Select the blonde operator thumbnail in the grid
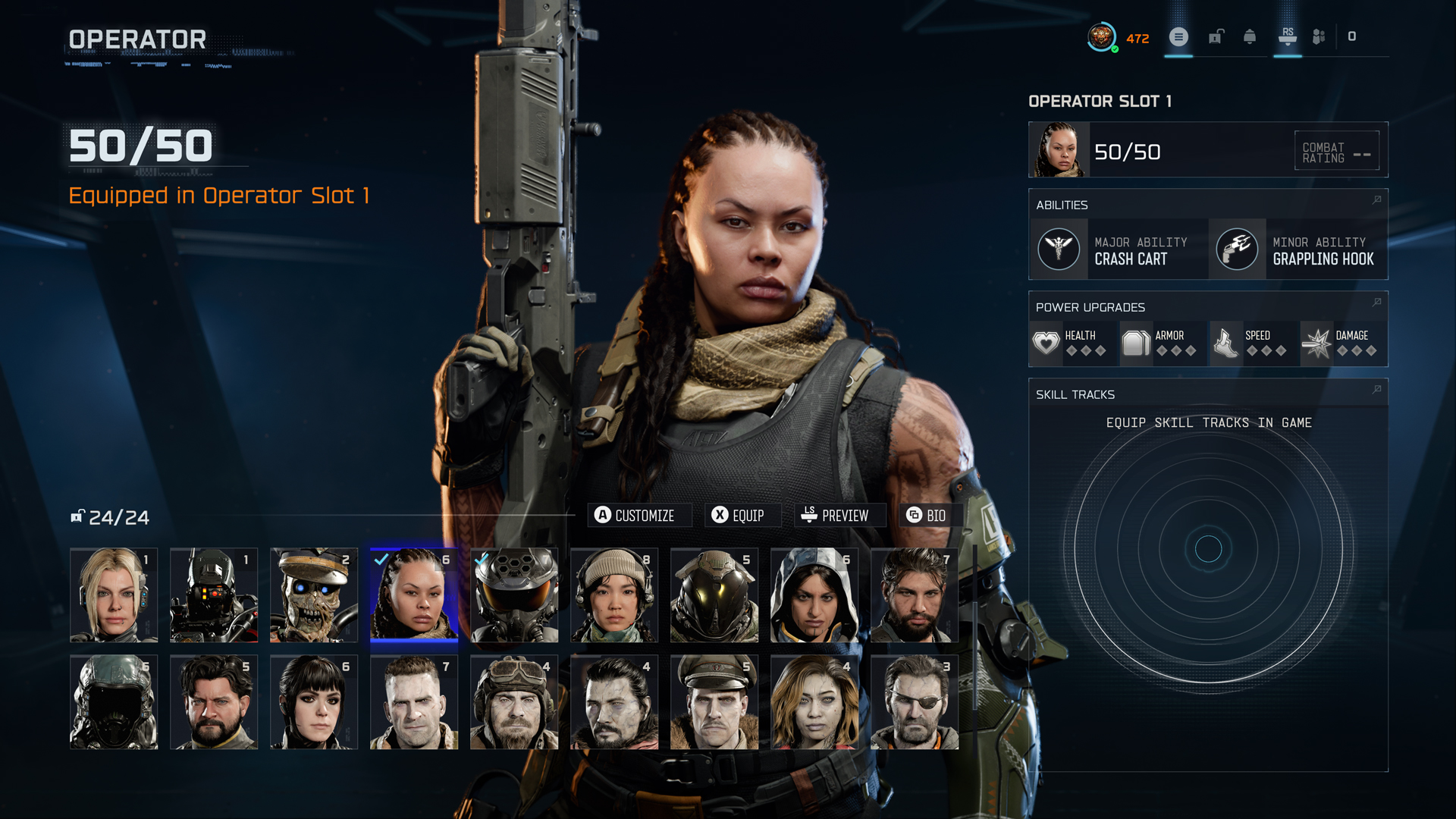The width and height of the screenshot is (1456, 819). pyautogui.click(x=113, y=595)
